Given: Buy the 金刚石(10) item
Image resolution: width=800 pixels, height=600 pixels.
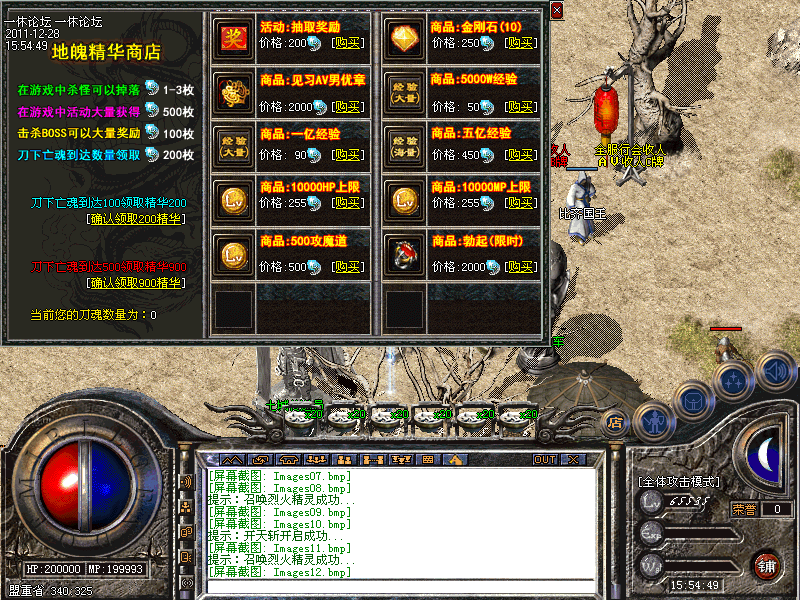Looking at the screenshot, I should 518,44.
